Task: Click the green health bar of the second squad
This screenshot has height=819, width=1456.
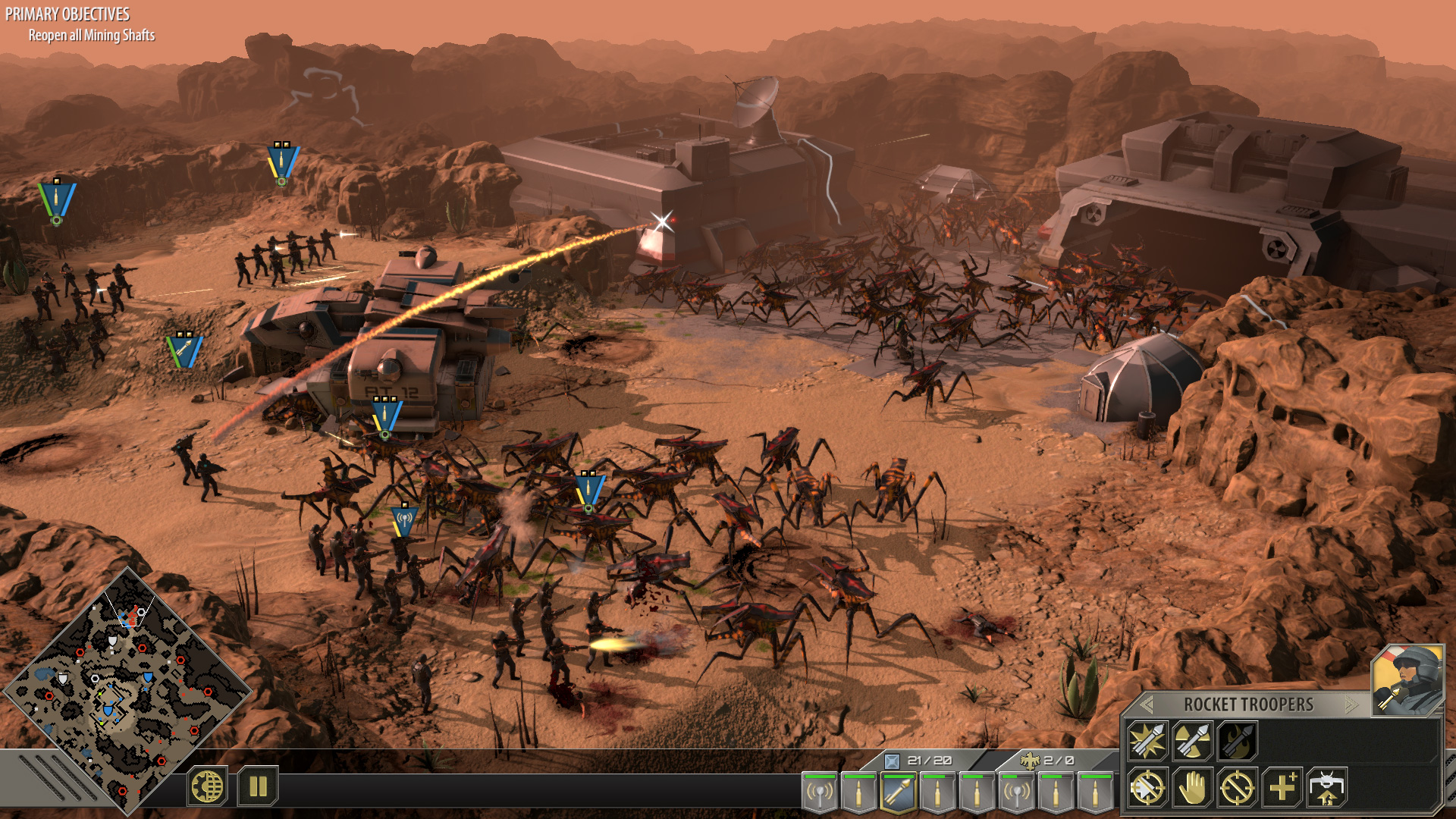Action: click(x=858, y=777)
